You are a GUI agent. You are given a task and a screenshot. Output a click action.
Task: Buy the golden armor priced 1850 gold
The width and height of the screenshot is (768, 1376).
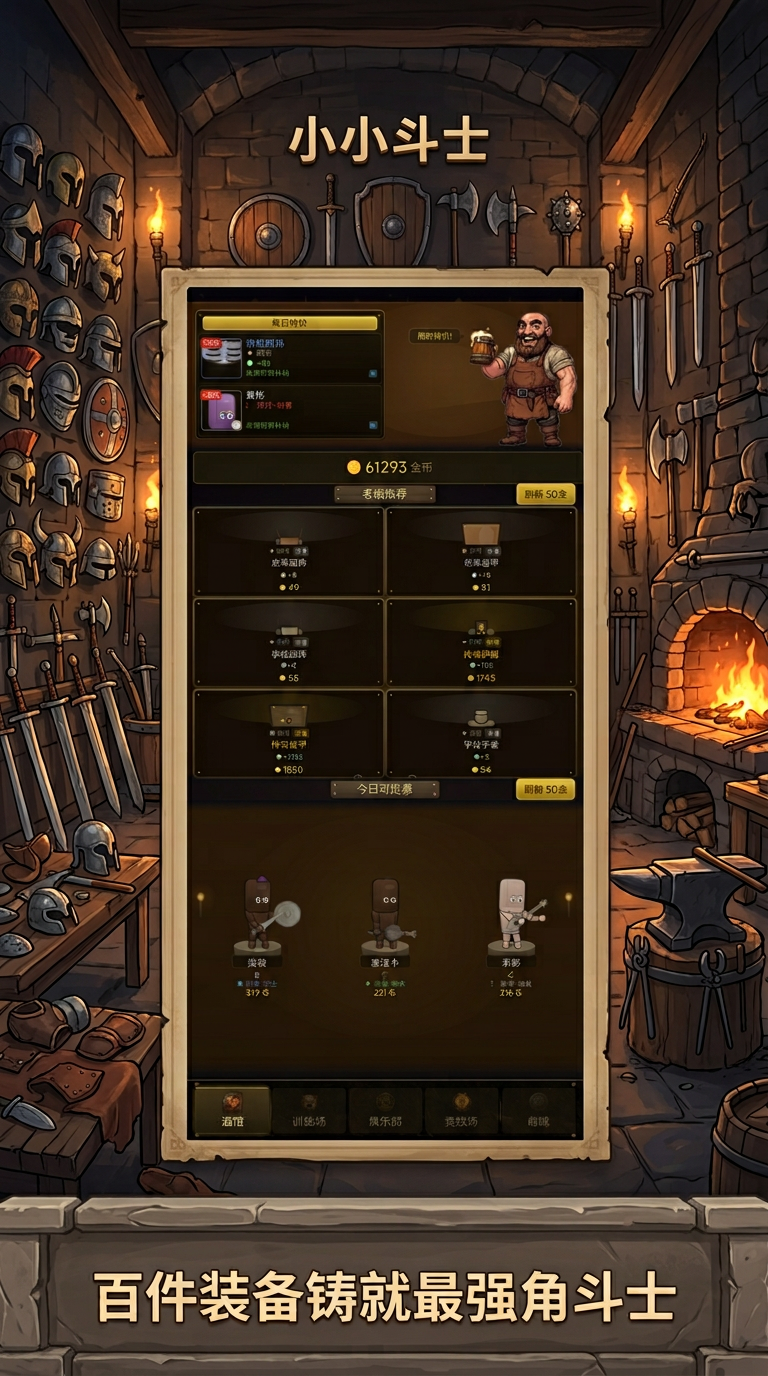pyautogui.click(x=288, y=734)
